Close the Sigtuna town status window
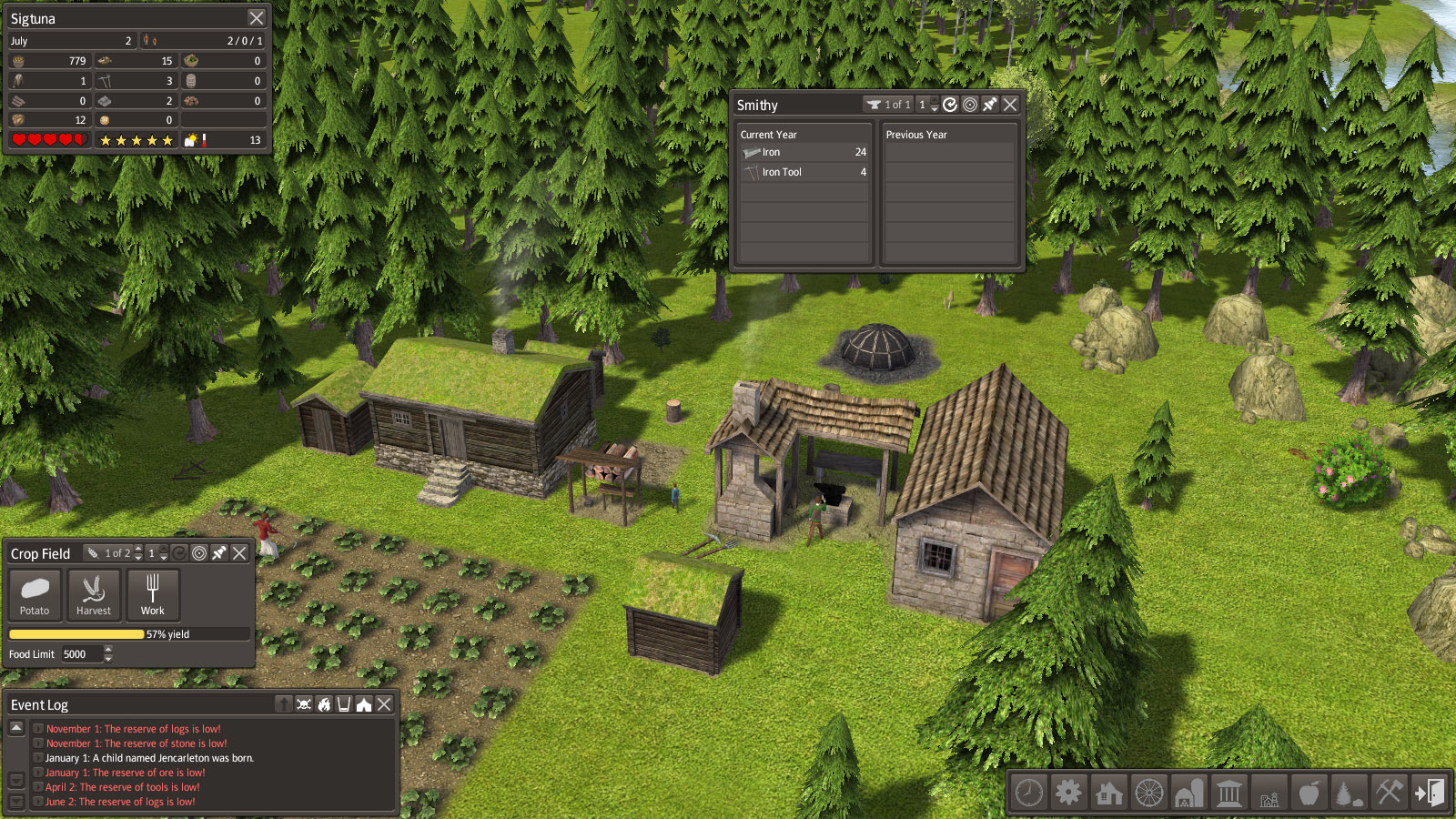Image resolution: width=1456 pixels, height=819 pixels. click(257, 18)
